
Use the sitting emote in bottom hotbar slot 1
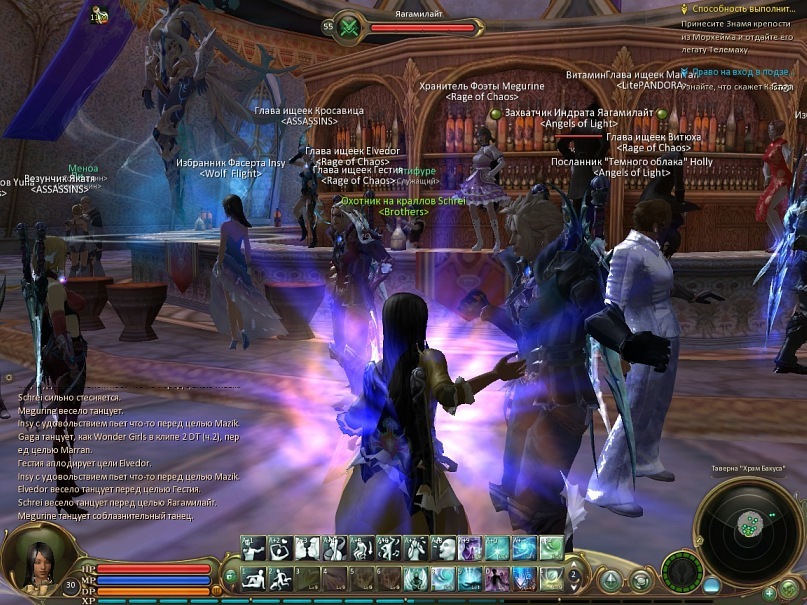(x=252, y=579)
